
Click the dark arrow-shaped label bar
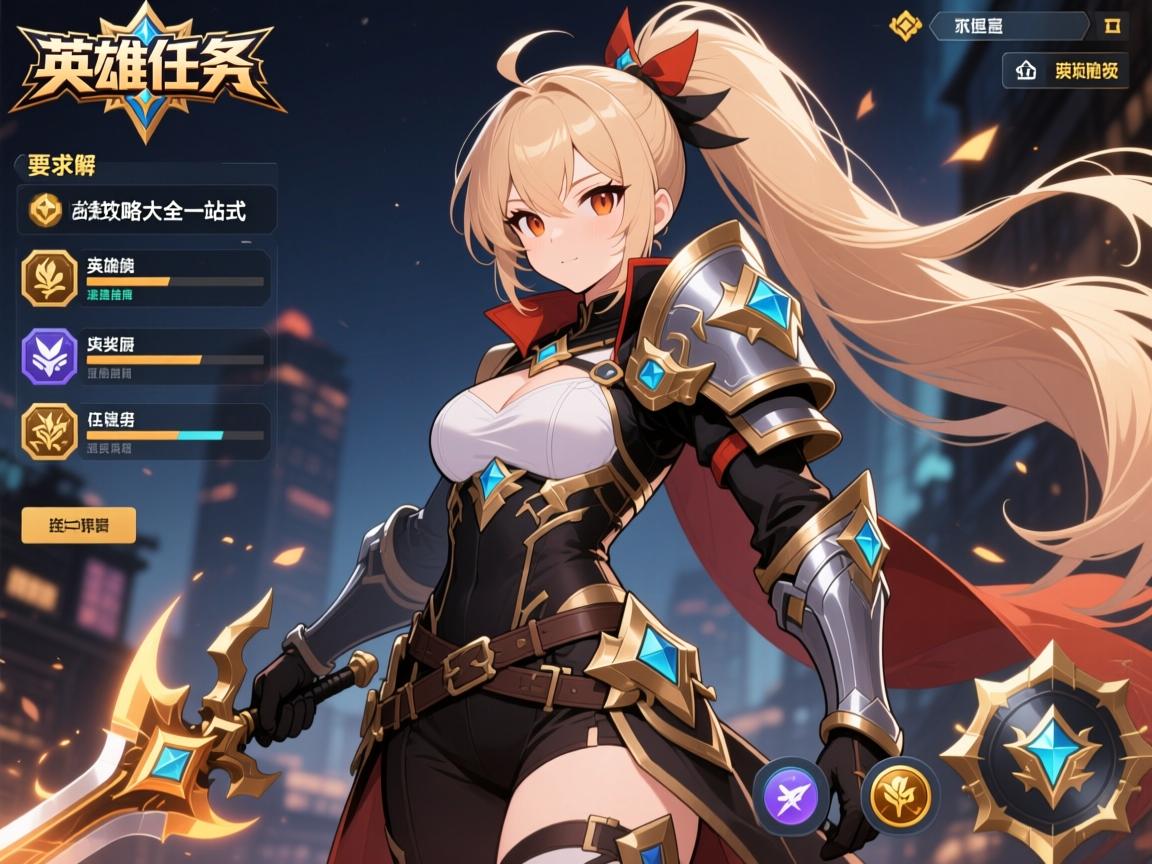pos(1008,25)
